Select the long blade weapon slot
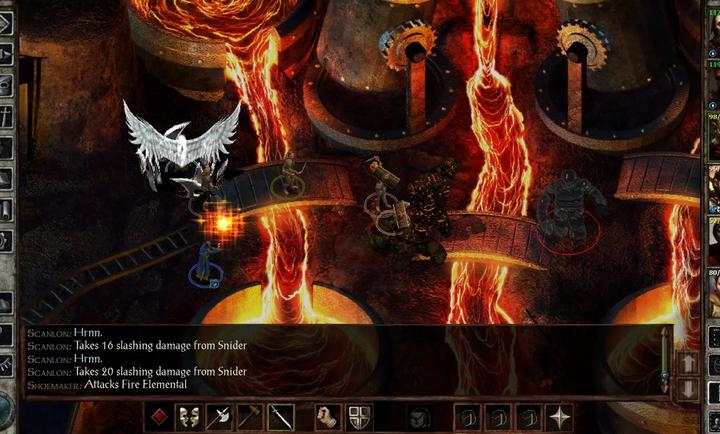720x434 pixels. (280, 416)
